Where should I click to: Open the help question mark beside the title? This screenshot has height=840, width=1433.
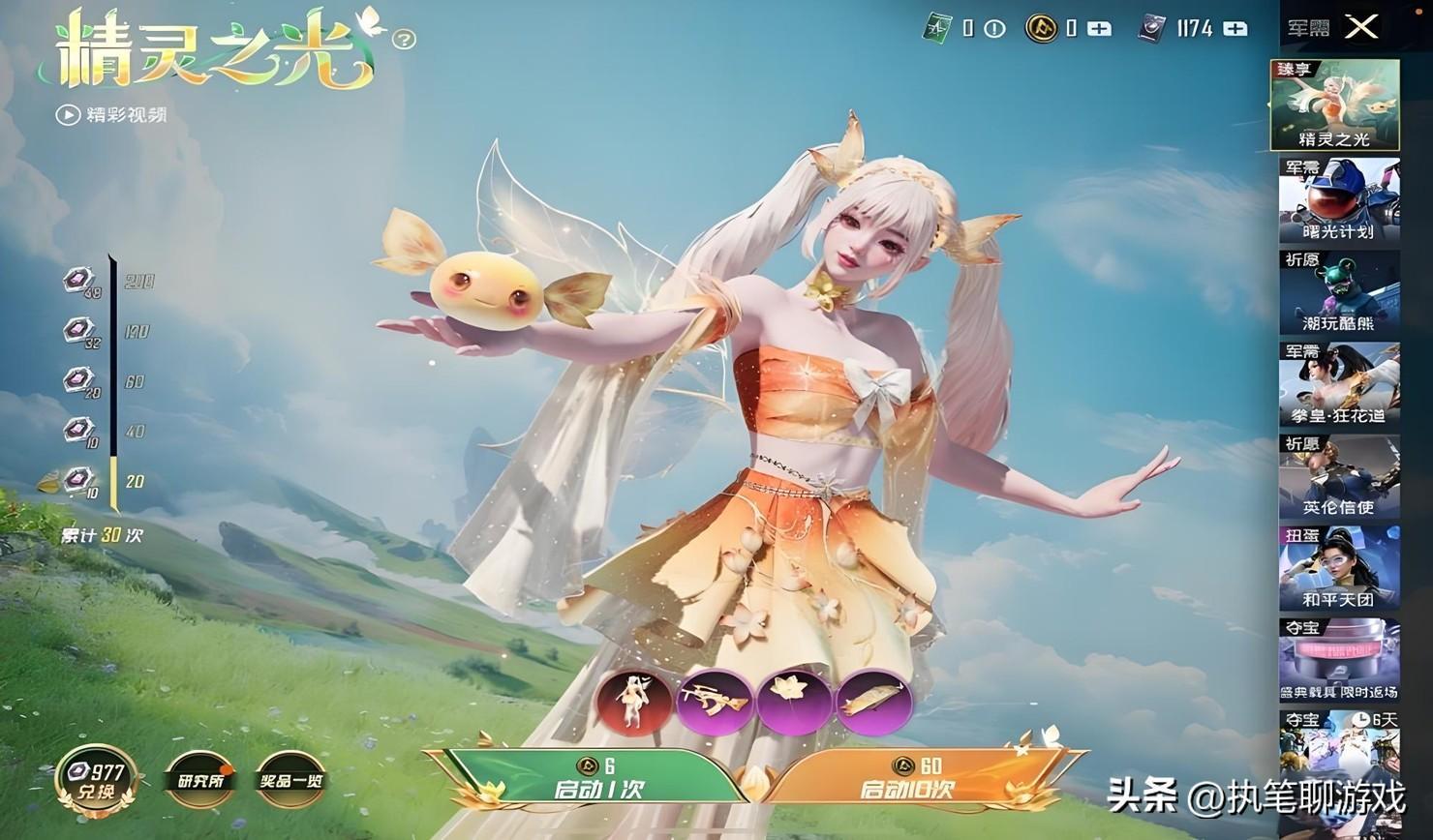405,39
